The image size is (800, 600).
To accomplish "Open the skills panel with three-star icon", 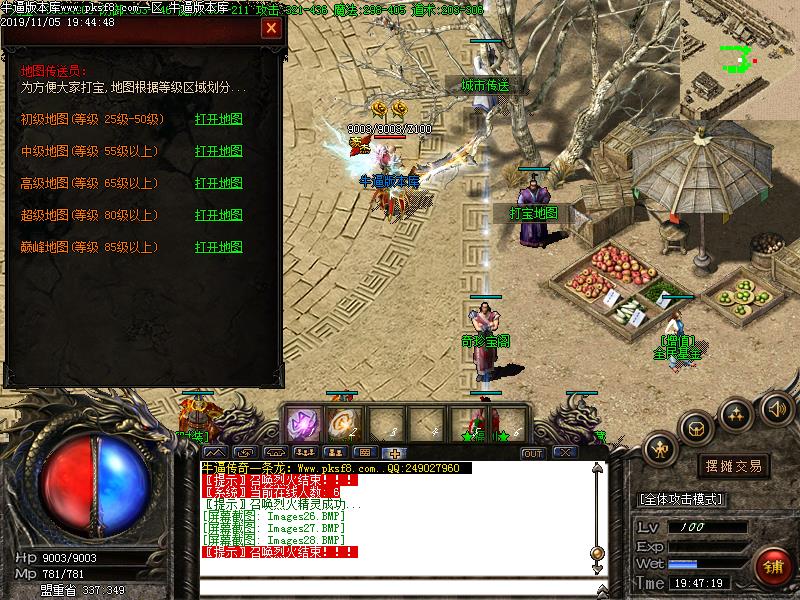I will (737, 412).
